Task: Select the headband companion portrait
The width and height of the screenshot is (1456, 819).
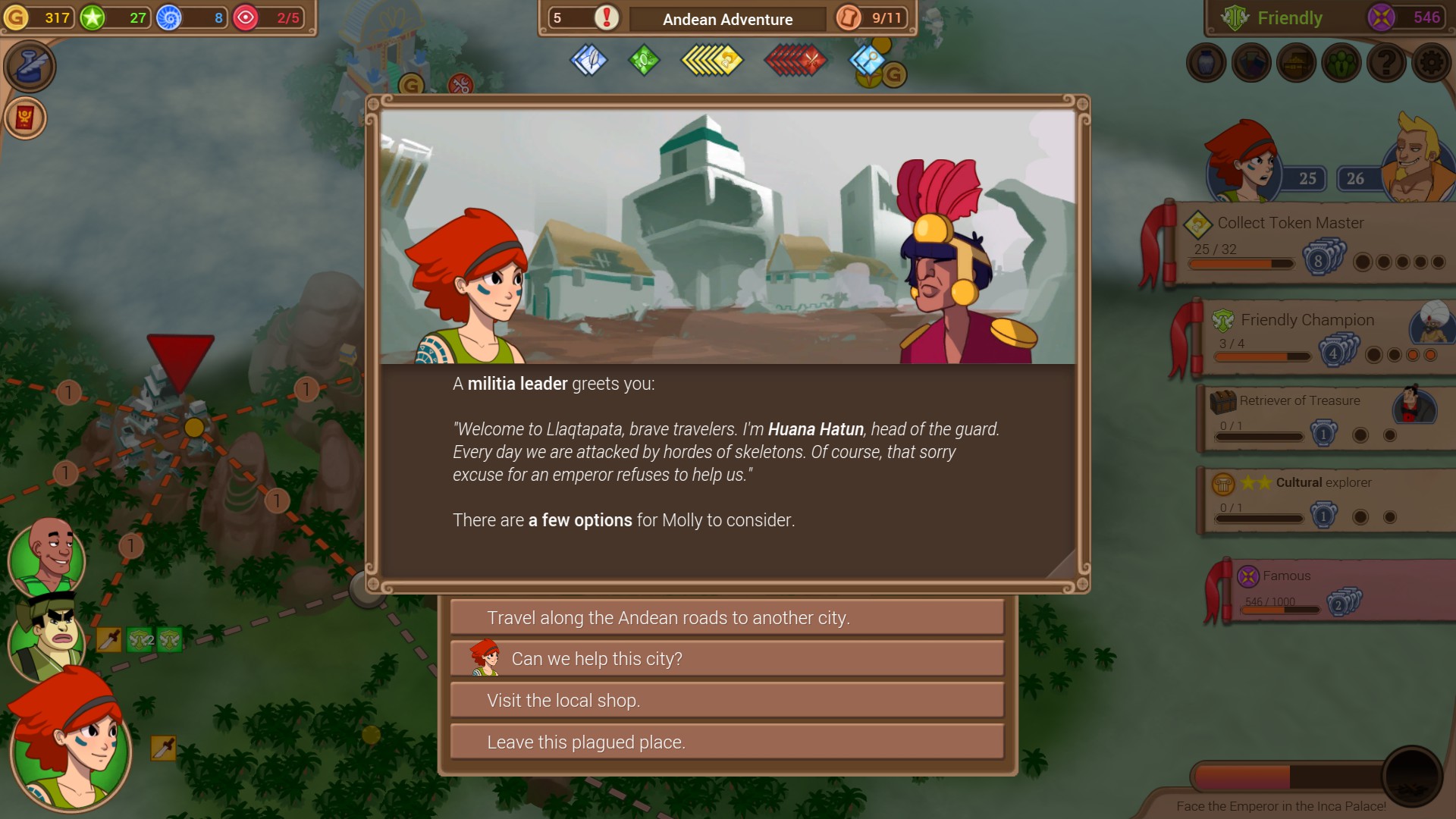Action: tap(47, 635)
